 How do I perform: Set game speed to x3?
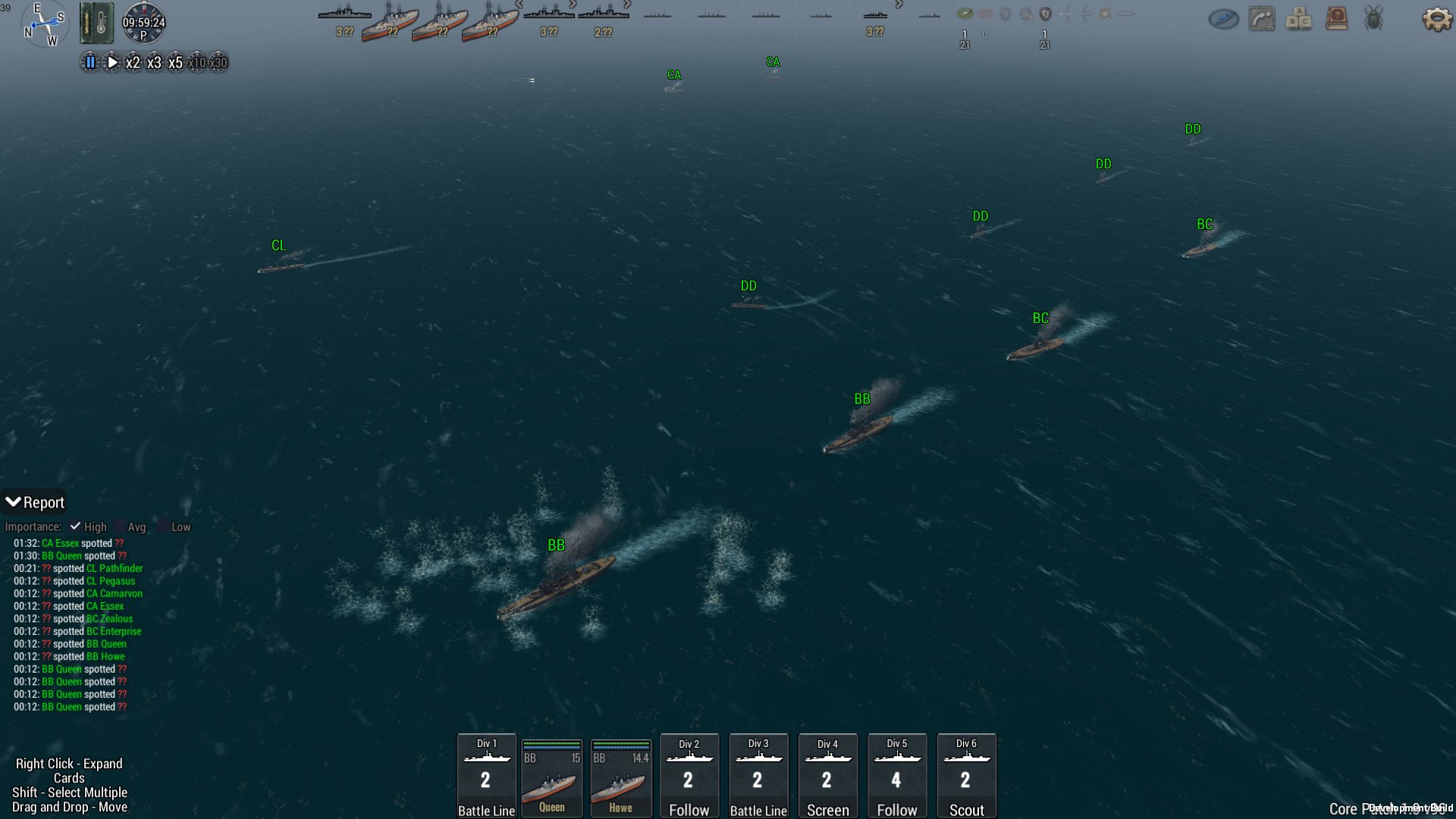tap(154, 63)
